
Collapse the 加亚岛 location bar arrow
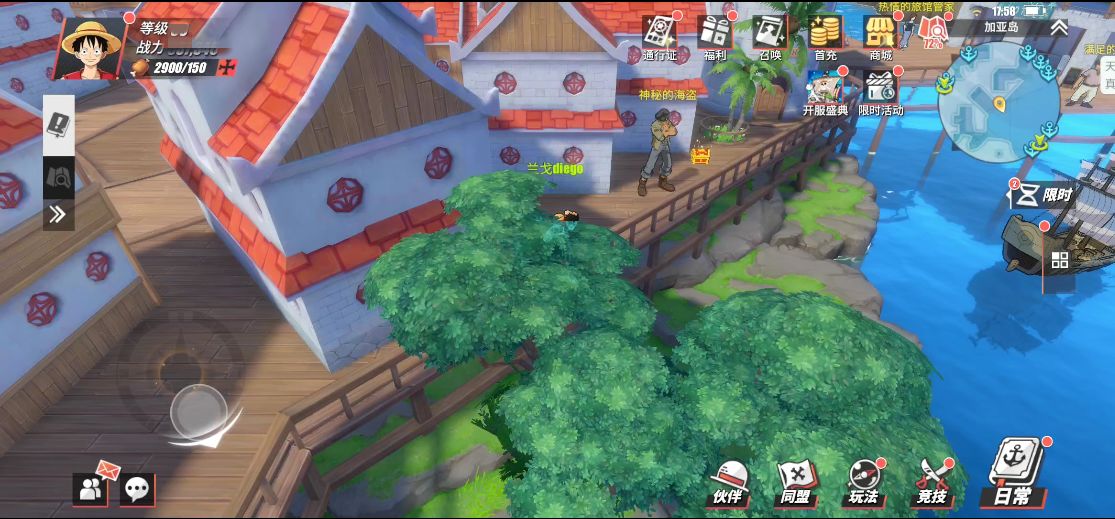tap(1059, 27)
